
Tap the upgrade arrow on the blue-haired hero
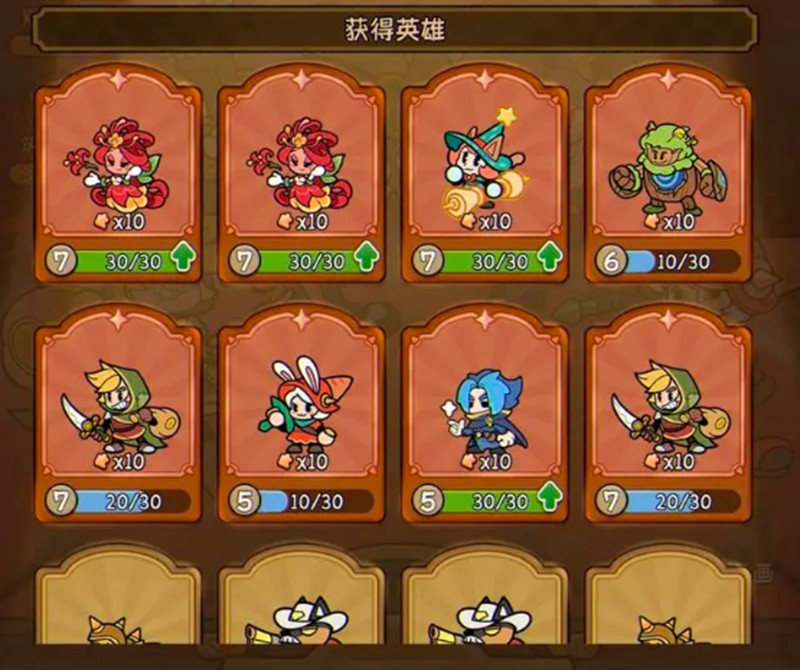(x=549, y=500)
